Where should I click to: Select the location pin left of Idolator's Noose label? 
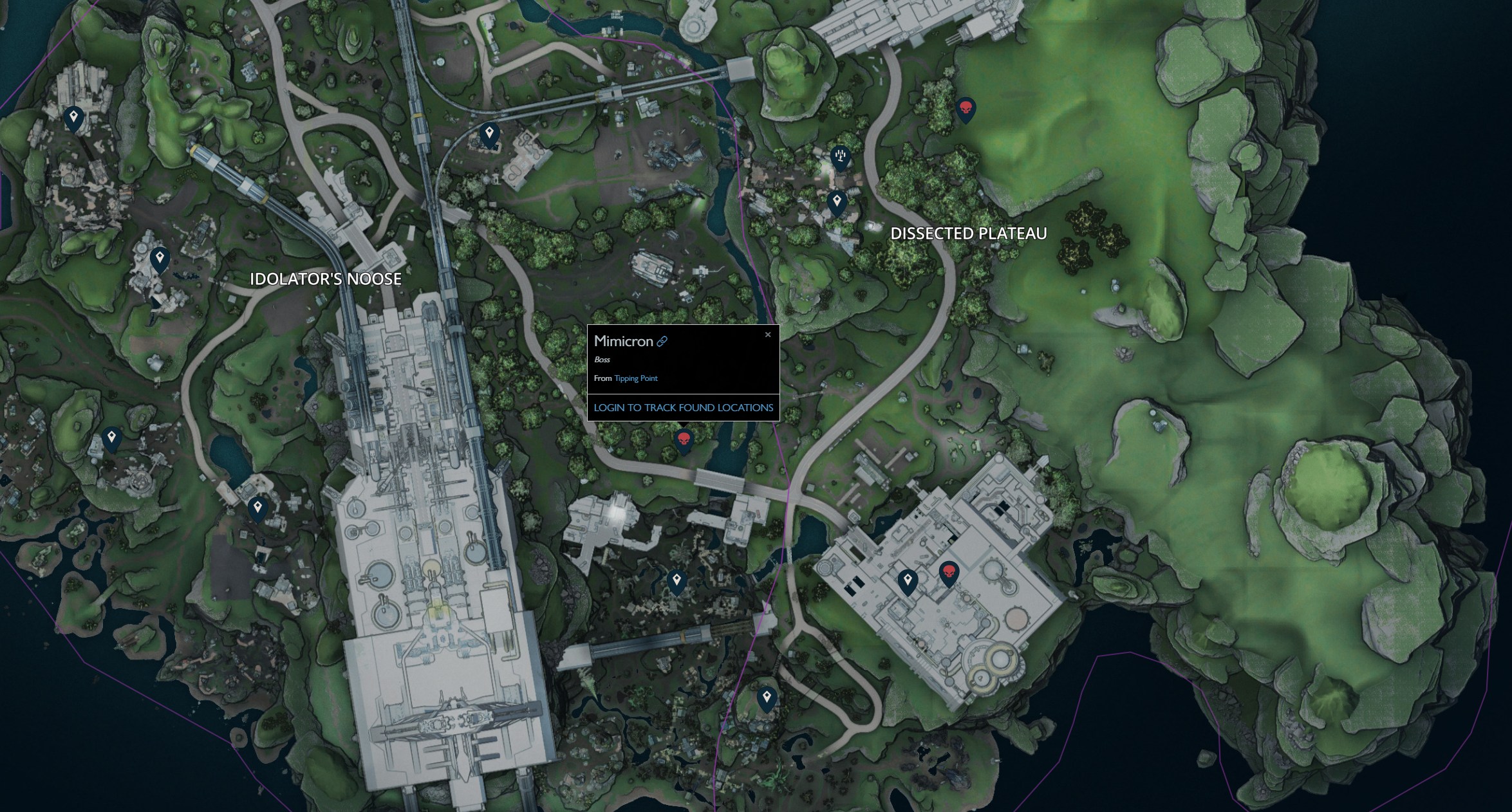click(160, 259)
